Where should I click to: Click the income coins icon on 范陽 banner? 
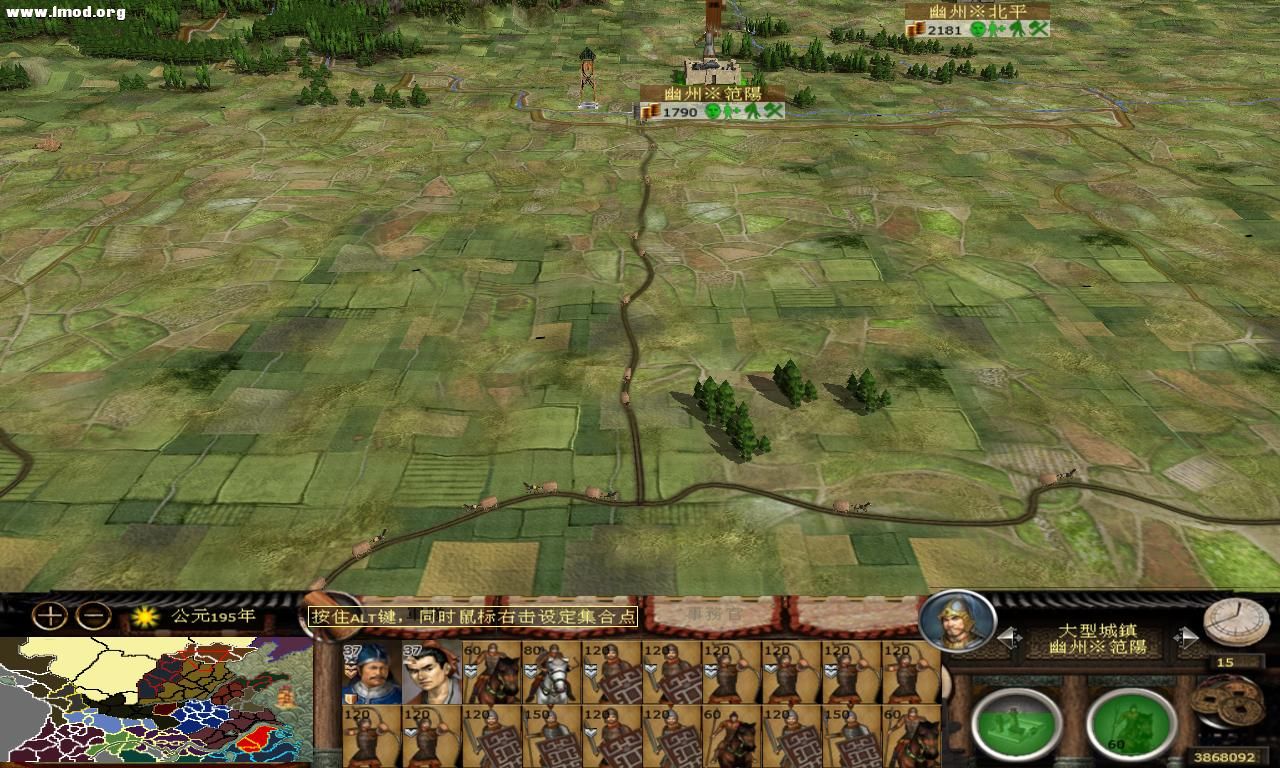[x=652, y=111]
